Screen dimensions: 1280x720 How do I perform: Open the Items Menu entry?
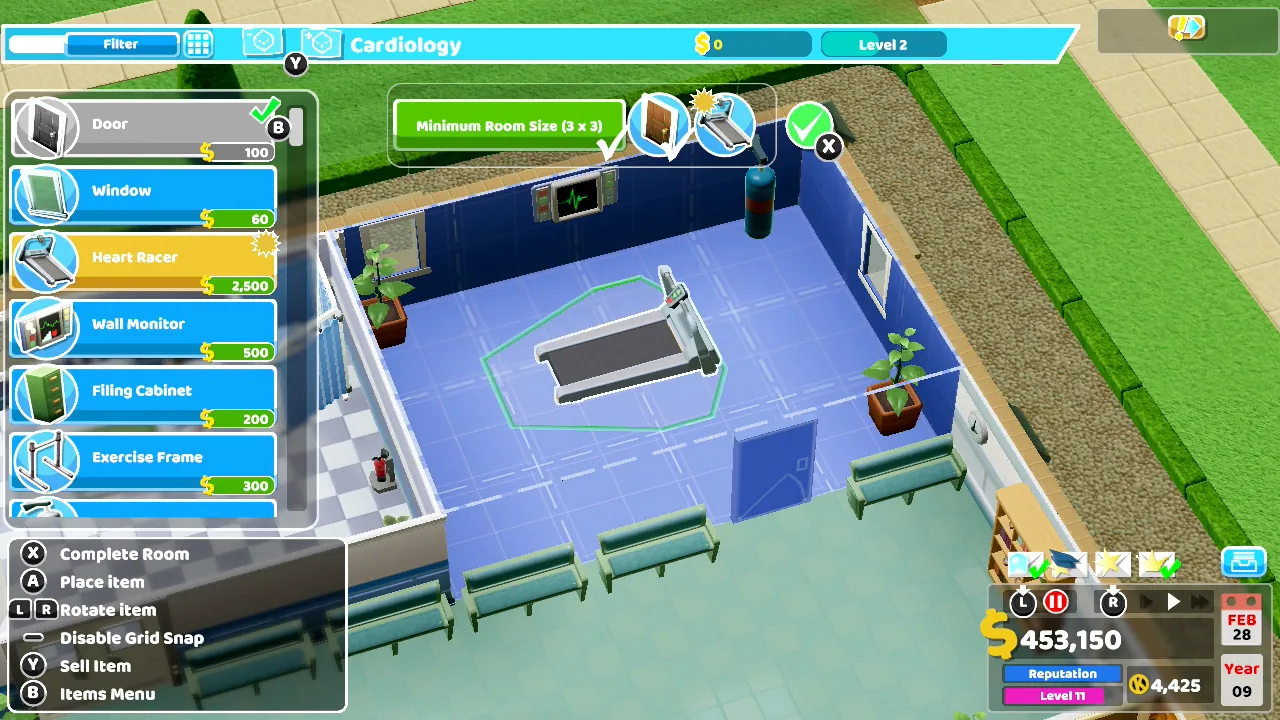[x=108, y=693]
